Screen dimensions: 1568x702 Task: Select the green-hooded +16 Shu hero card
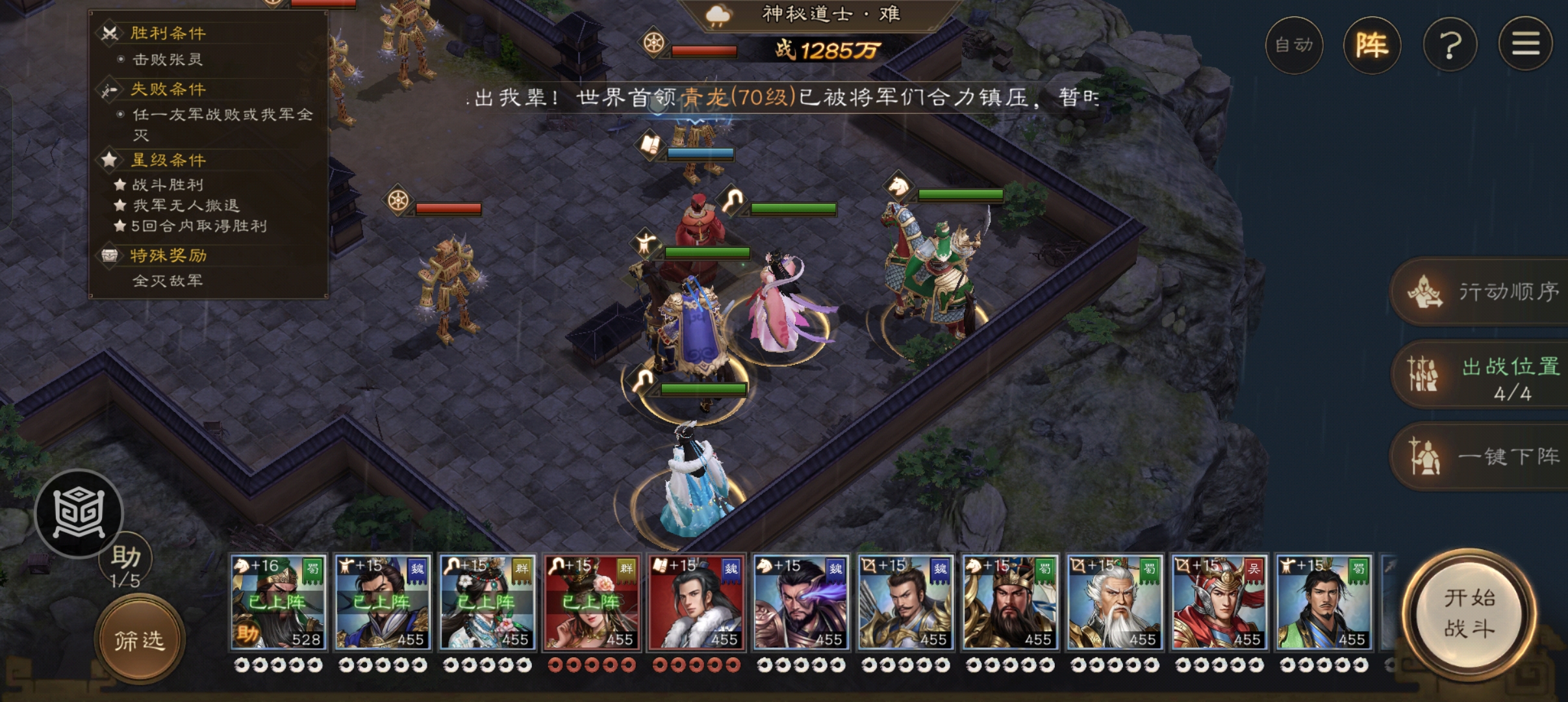pos(278,602)
